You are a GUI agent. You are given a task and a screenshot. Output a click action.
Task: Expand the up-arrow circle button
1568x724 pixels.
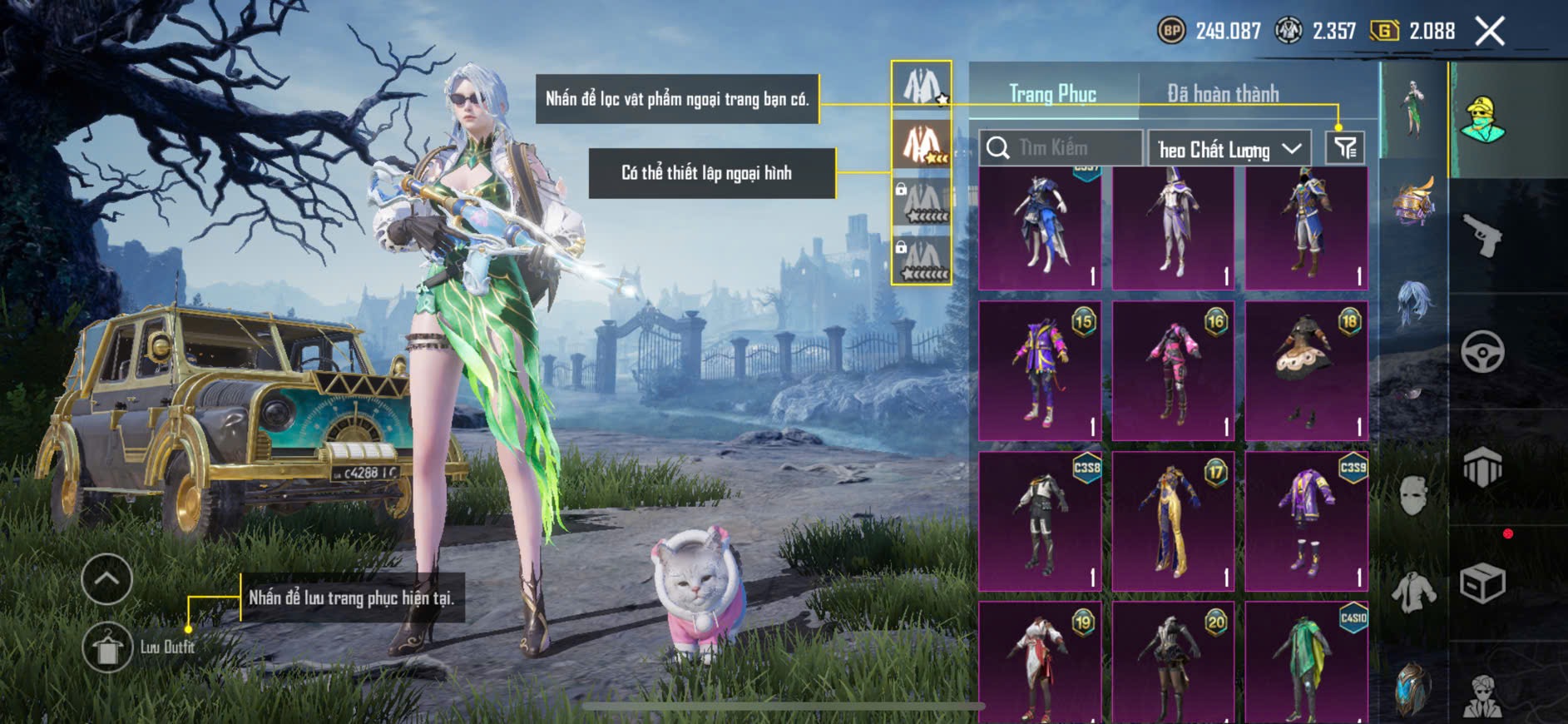coord(107,578)
